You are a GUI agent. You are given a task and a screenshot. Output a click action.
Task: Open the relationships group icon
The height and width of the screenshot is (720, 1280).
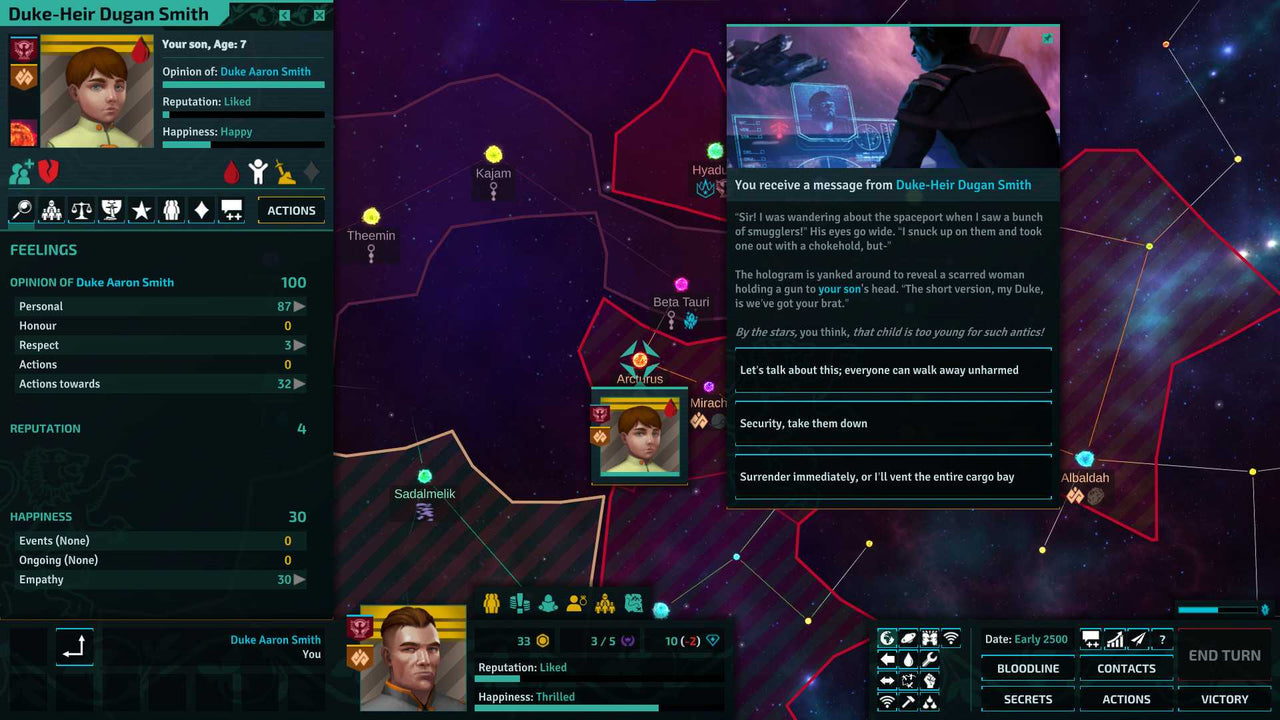coord(171,210)
